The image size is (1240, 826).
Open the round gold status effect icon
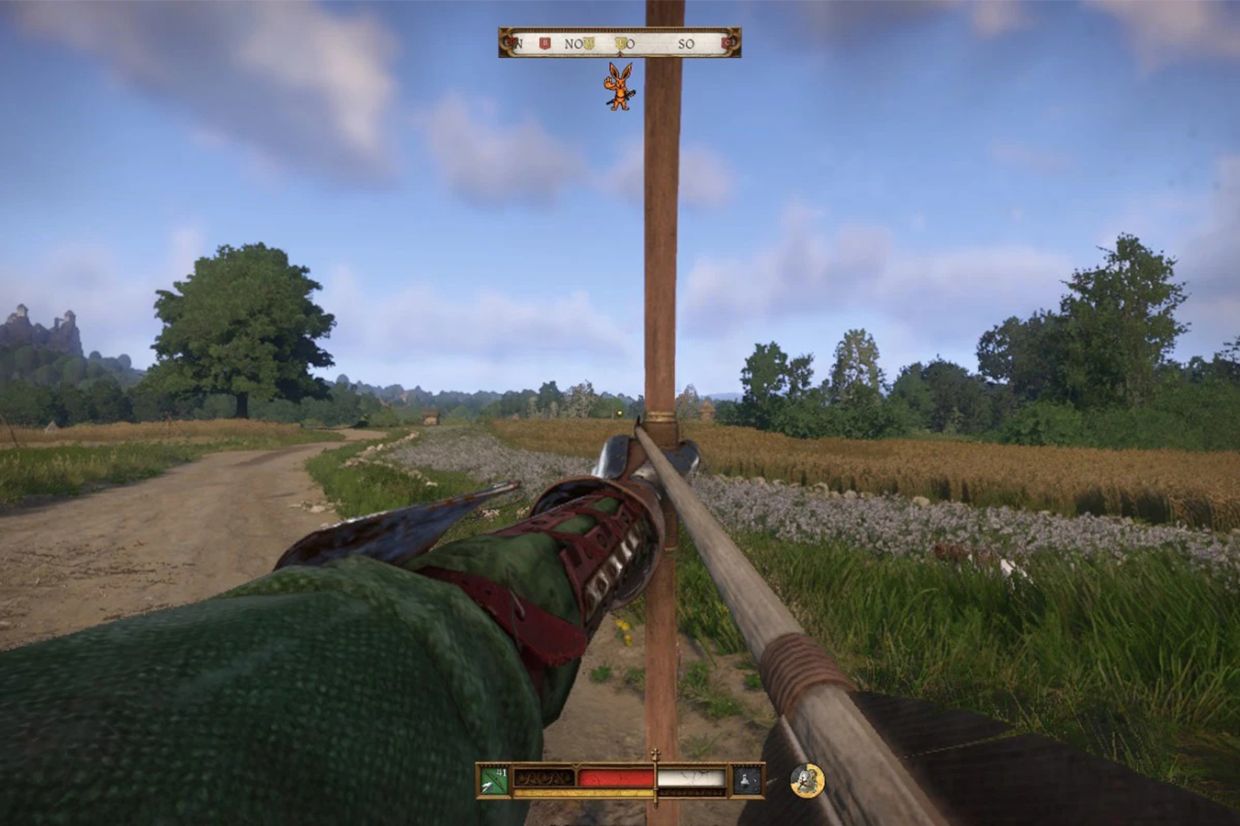tap(807, 780)
